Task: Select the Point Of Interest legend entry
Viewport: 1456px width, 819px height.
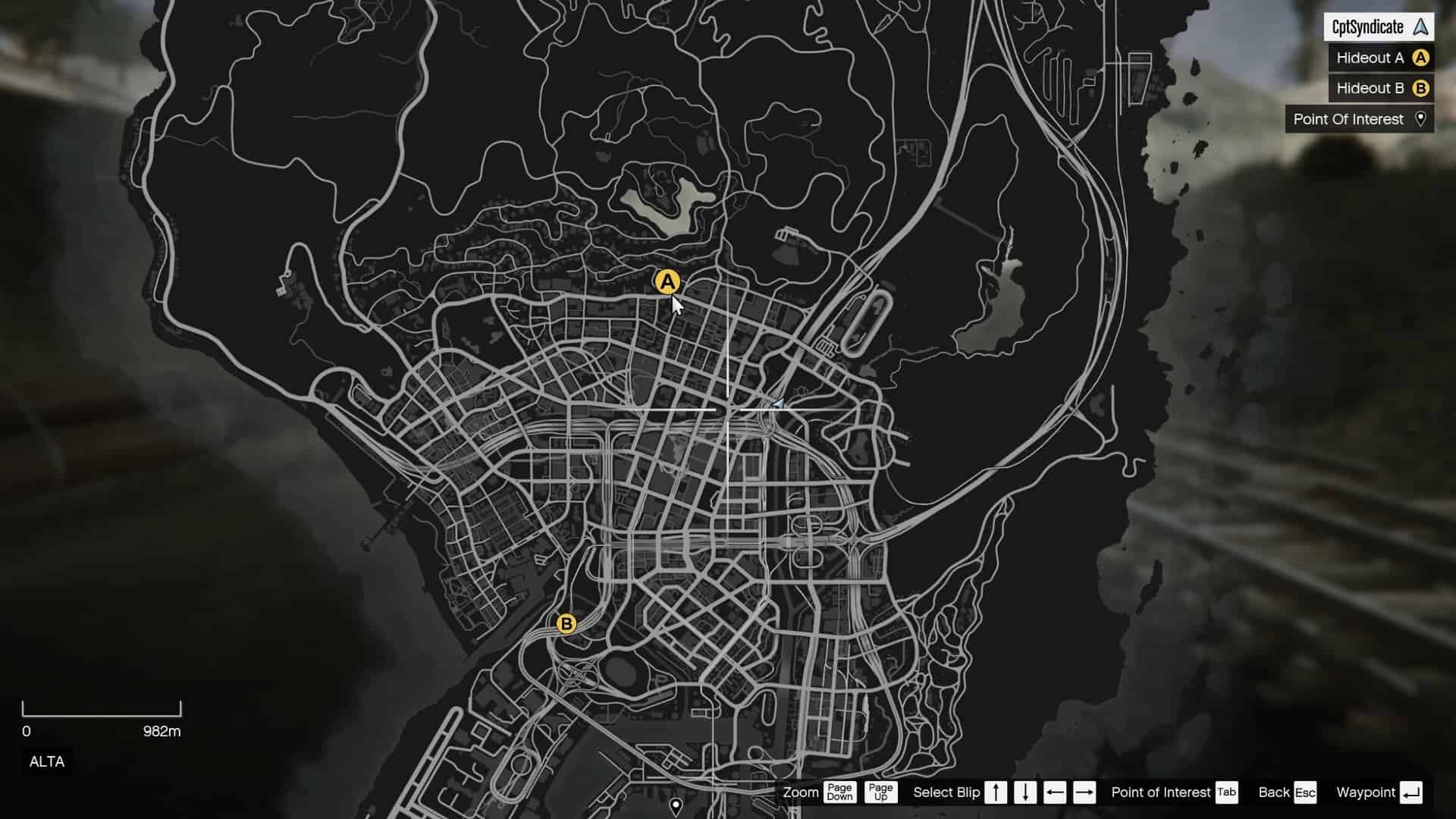Action: click(1359, 119)
